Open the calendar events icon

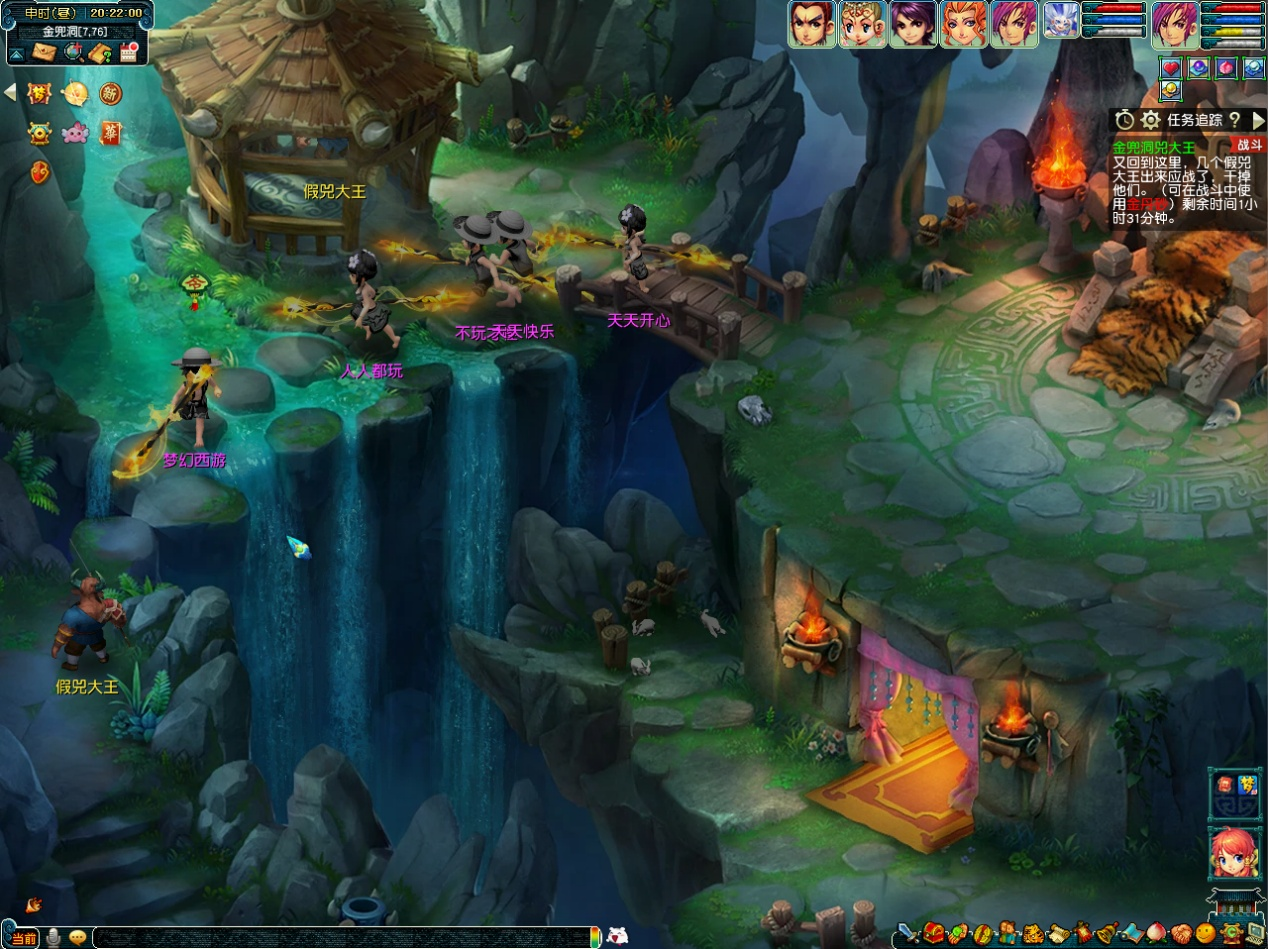coord(128,52)
